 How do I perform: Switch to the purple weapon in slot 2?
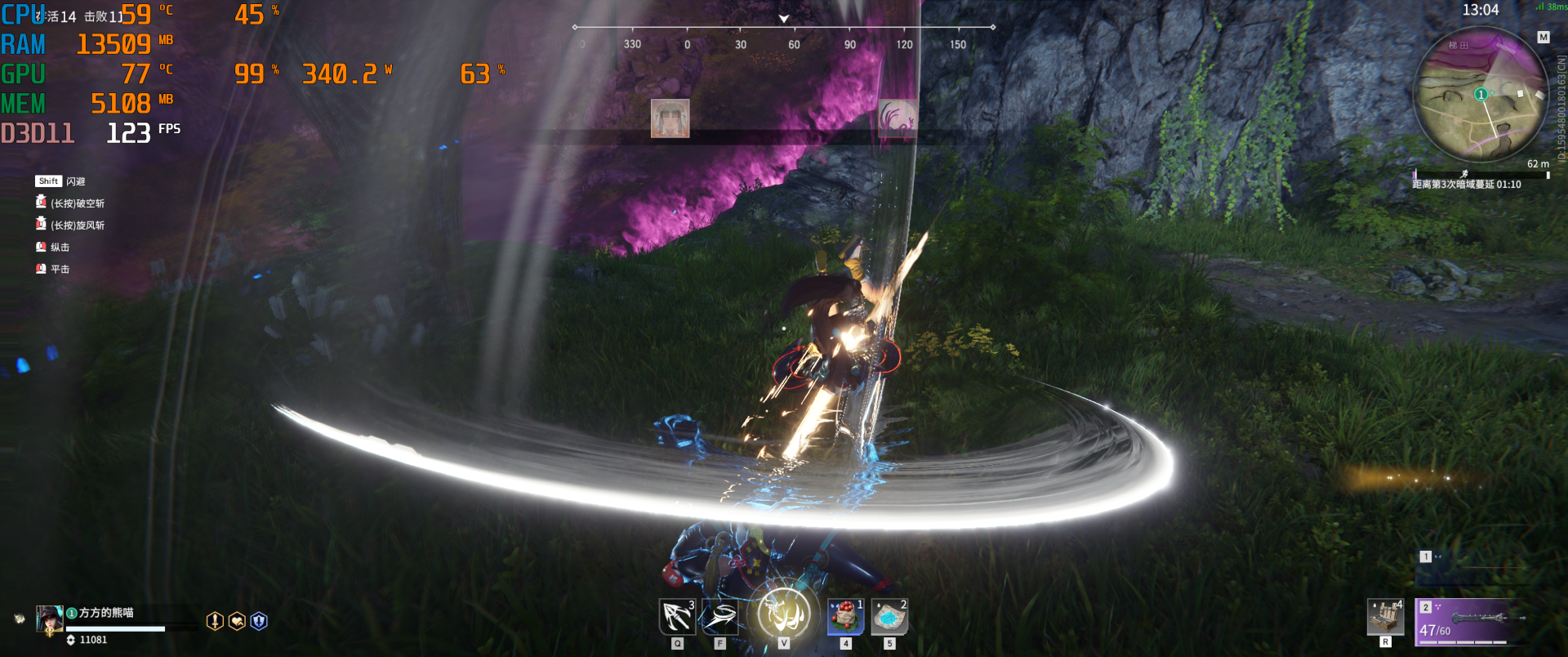tap(1471, 621)
